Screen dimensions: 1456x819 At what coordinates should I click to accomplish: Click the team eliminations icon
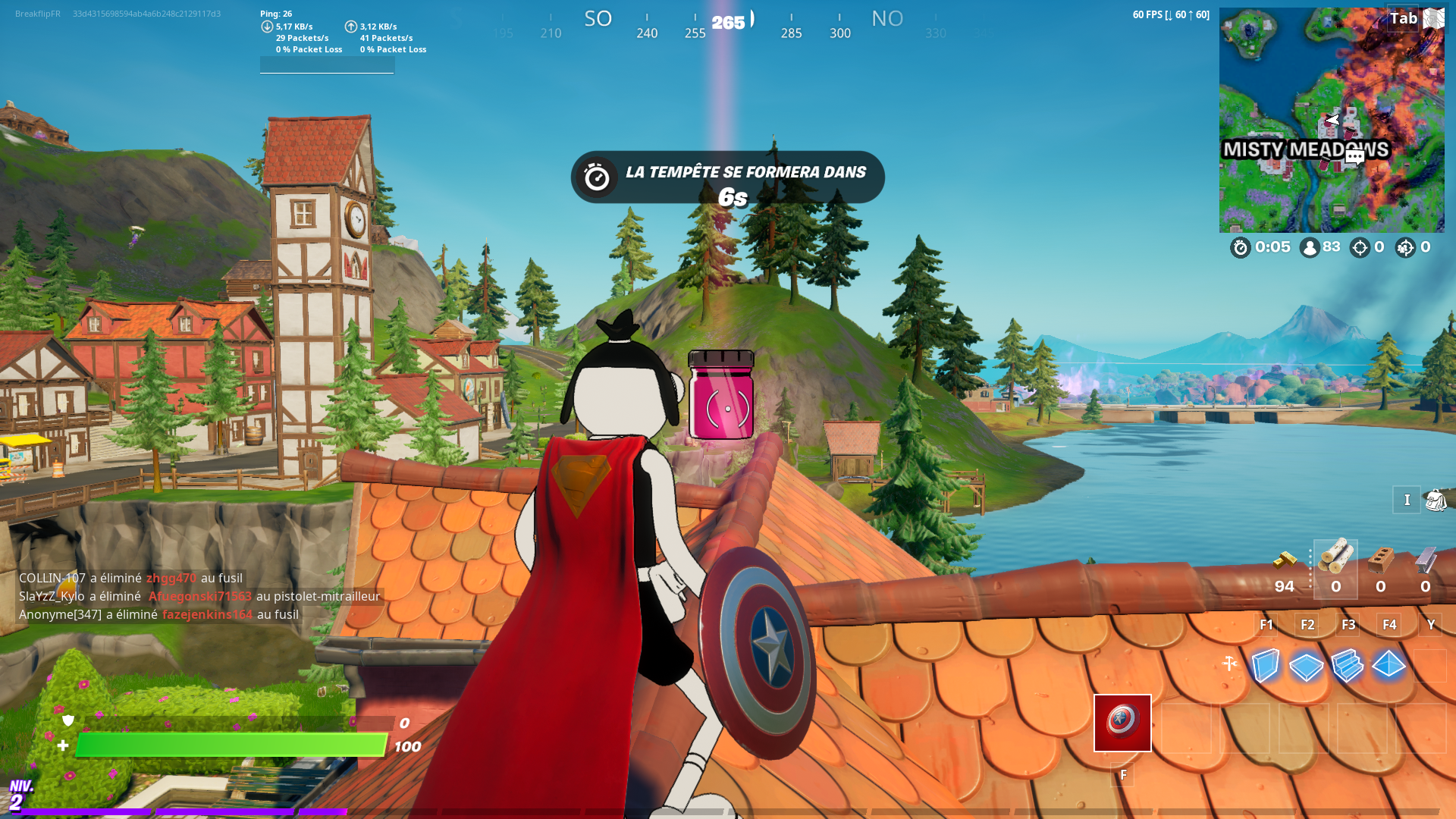pos(1404,247)
